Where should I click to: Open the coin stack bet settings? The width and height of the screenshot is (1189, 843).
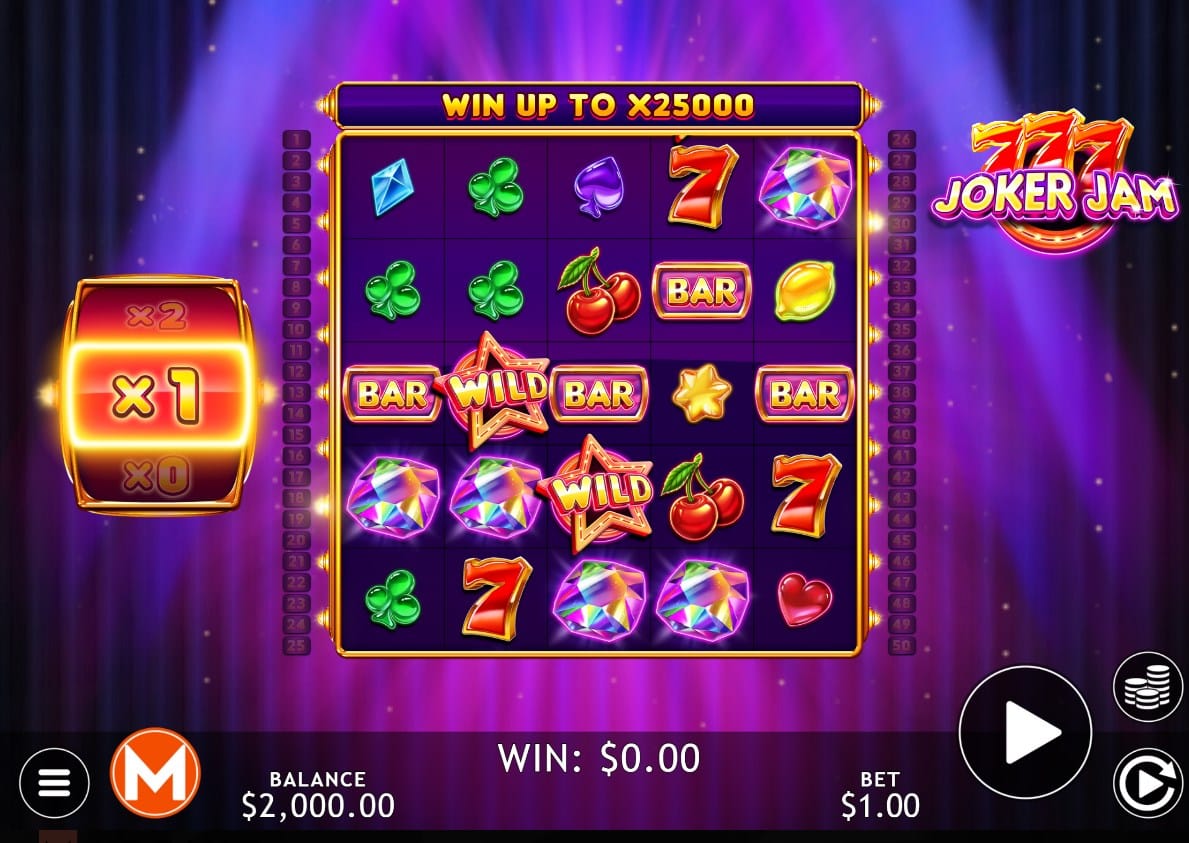pyautogui.click(x=1147, y=686)
